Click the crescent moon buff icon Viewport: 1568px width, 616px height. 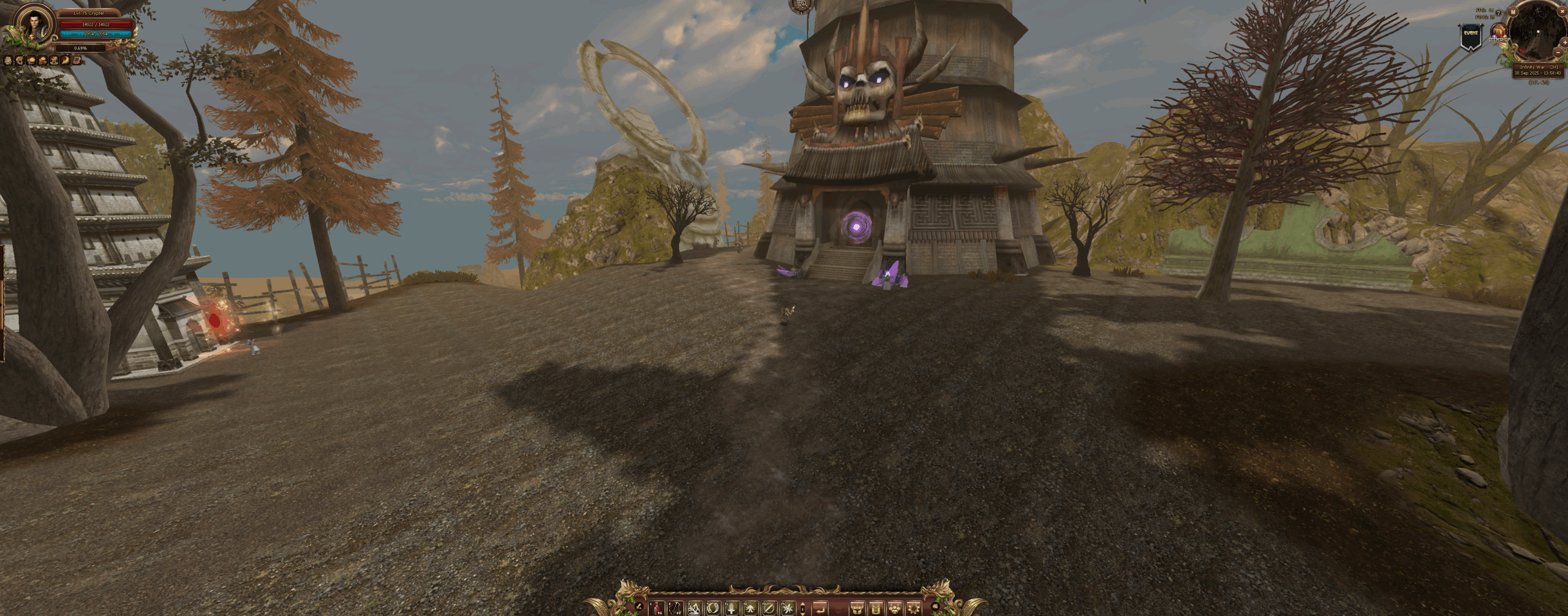pos(65,61)
